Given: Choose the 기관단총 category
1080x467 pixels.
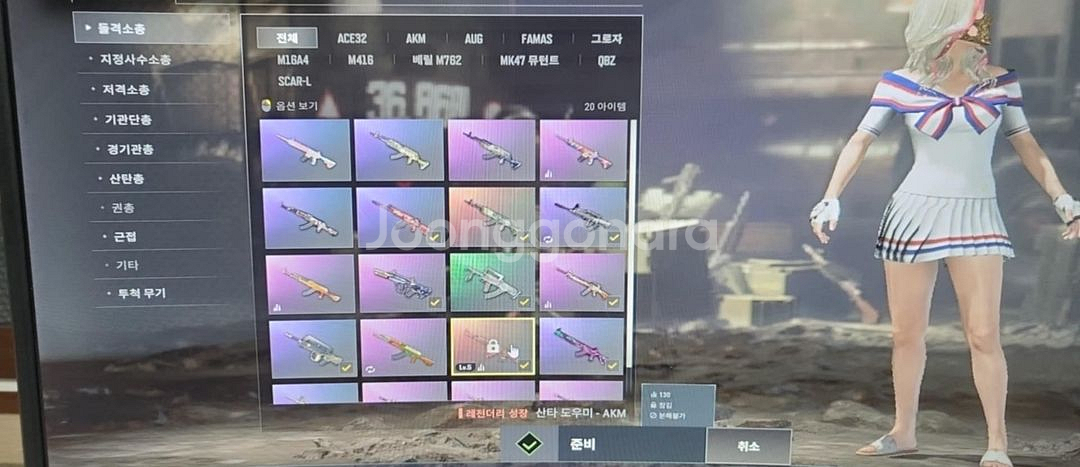Looking at the screenshot, I should pos(128,119).
